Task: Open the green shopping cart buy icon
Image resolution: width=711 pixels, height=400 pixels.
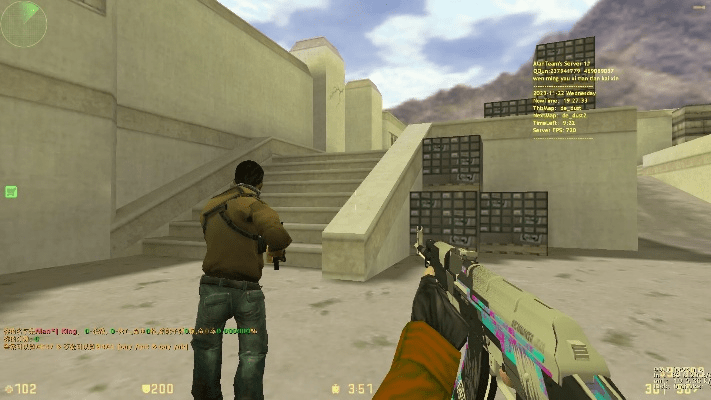Action: (x=11, y=191)
